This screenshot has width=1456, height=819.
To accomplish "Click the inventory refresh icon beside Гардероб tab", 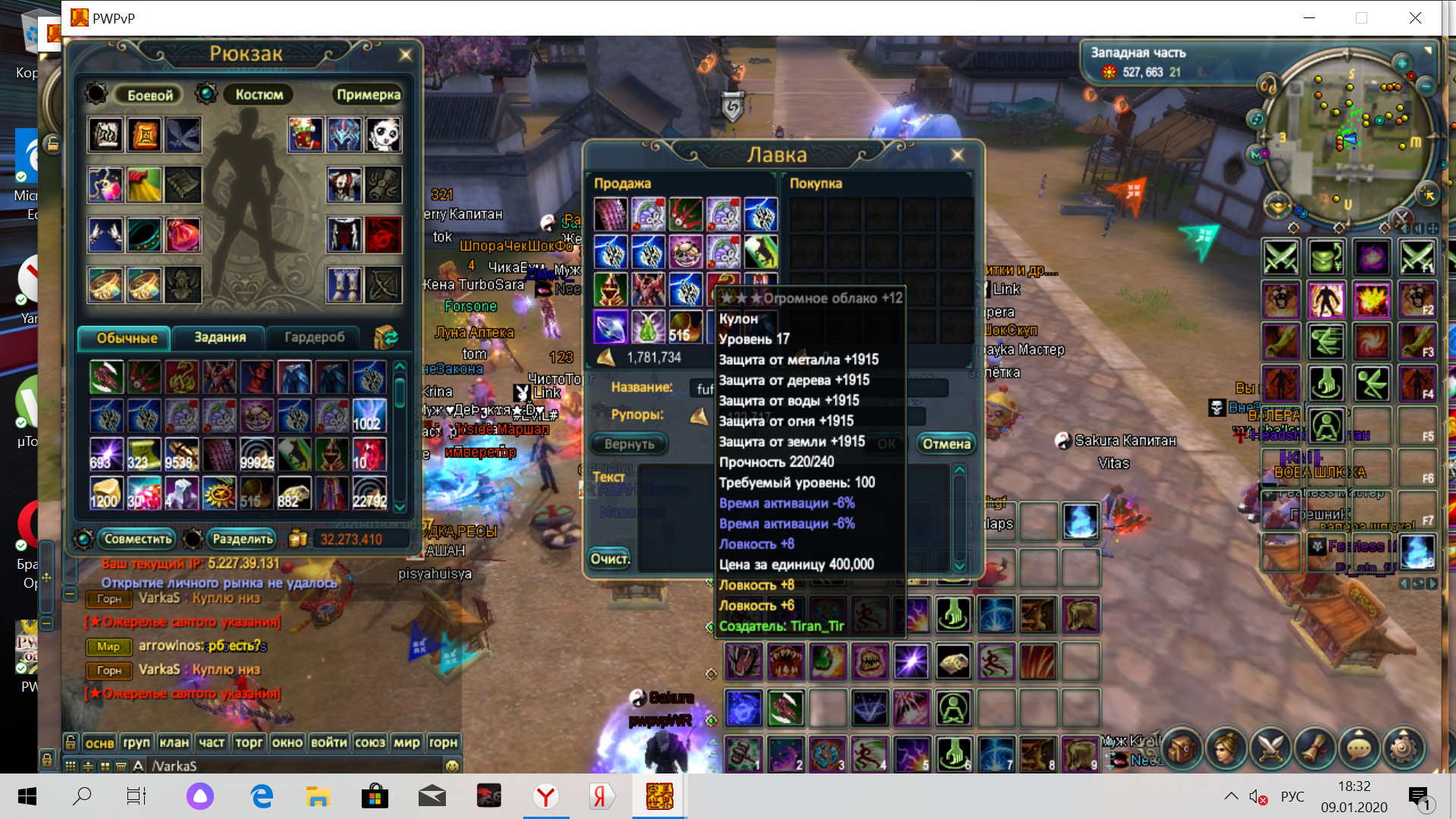I will pyautogui.click(x=388, y=338).
